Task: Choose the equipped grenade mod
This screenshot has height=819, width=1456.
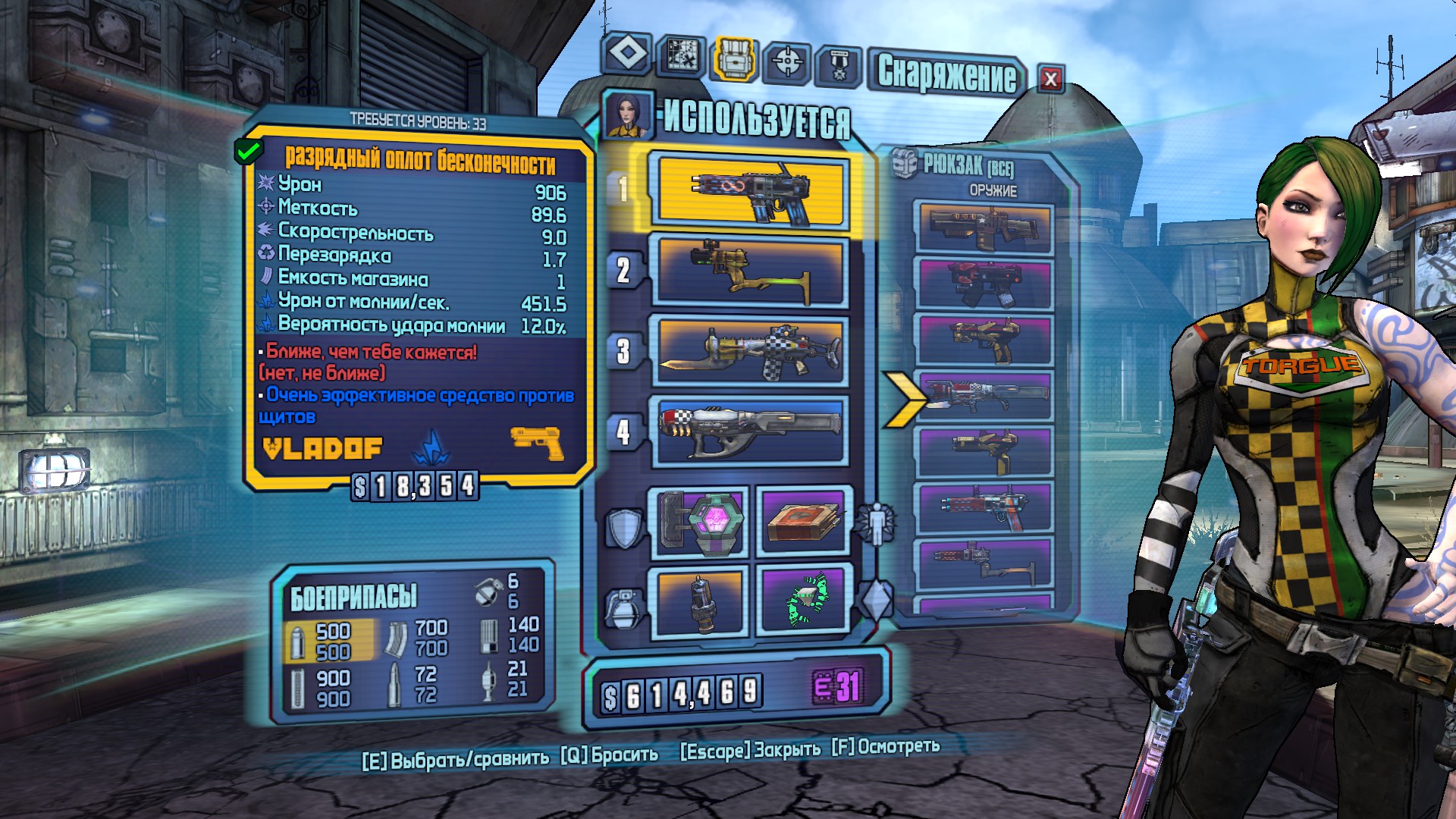Action: coord(698,601)
